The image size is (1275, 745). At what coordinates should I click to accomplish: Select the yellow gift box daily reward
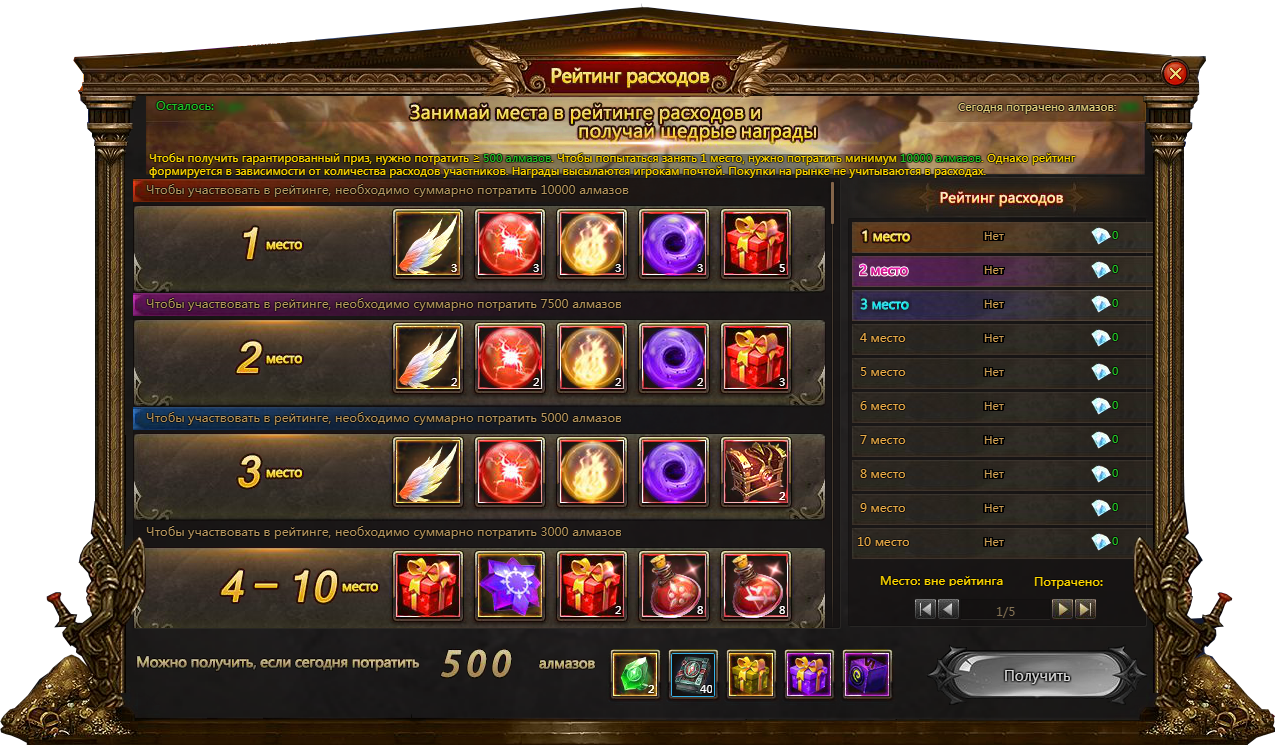click(x=751, y=674)
